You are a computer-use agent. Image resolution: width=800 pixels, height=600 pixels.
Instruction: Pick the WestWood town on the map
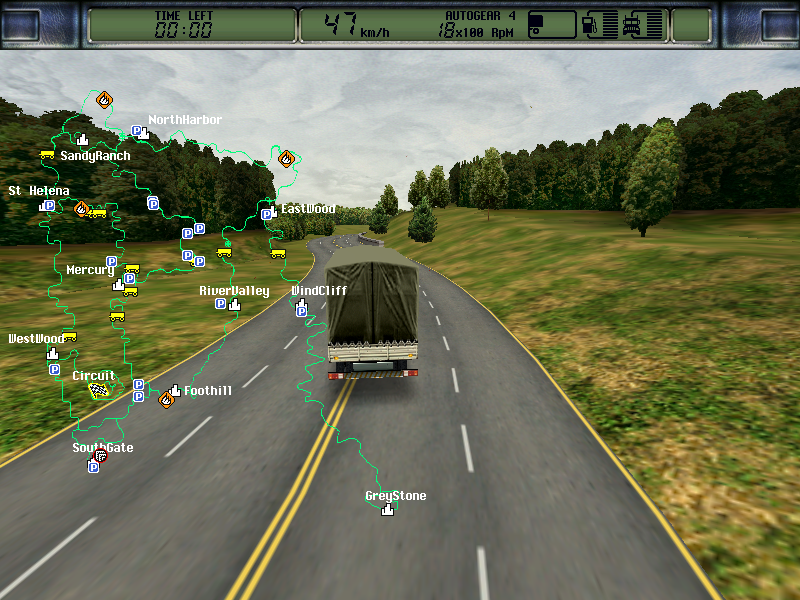tap(52, 354)
